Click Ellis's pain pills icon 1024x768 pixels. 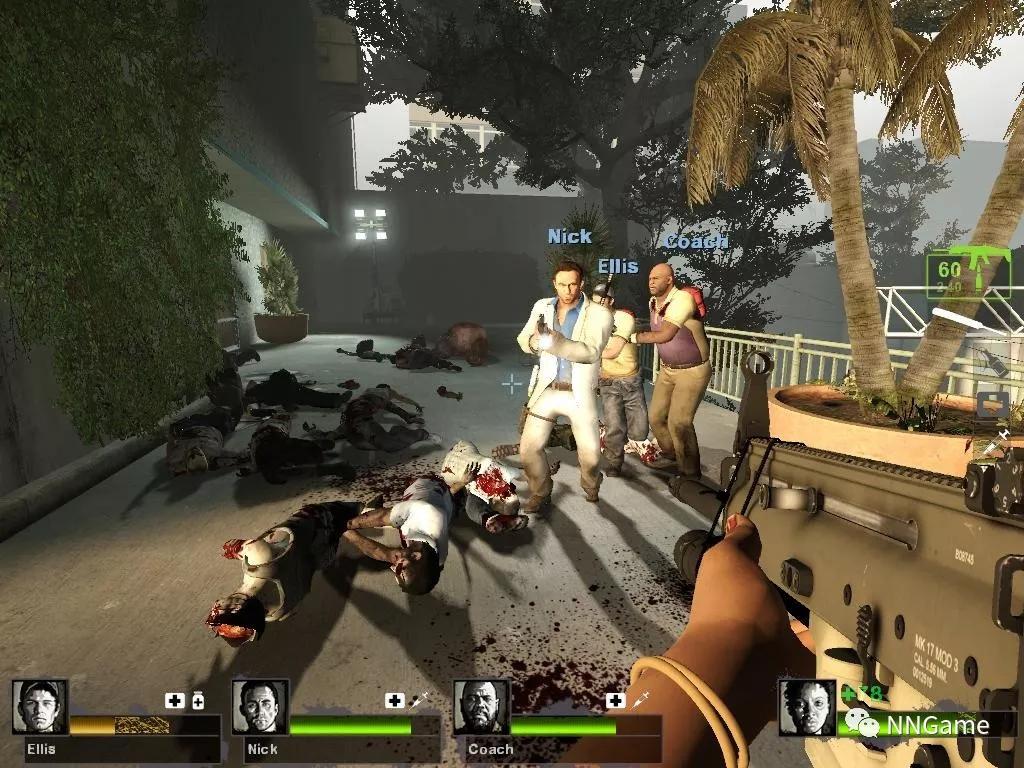(198, 700)
